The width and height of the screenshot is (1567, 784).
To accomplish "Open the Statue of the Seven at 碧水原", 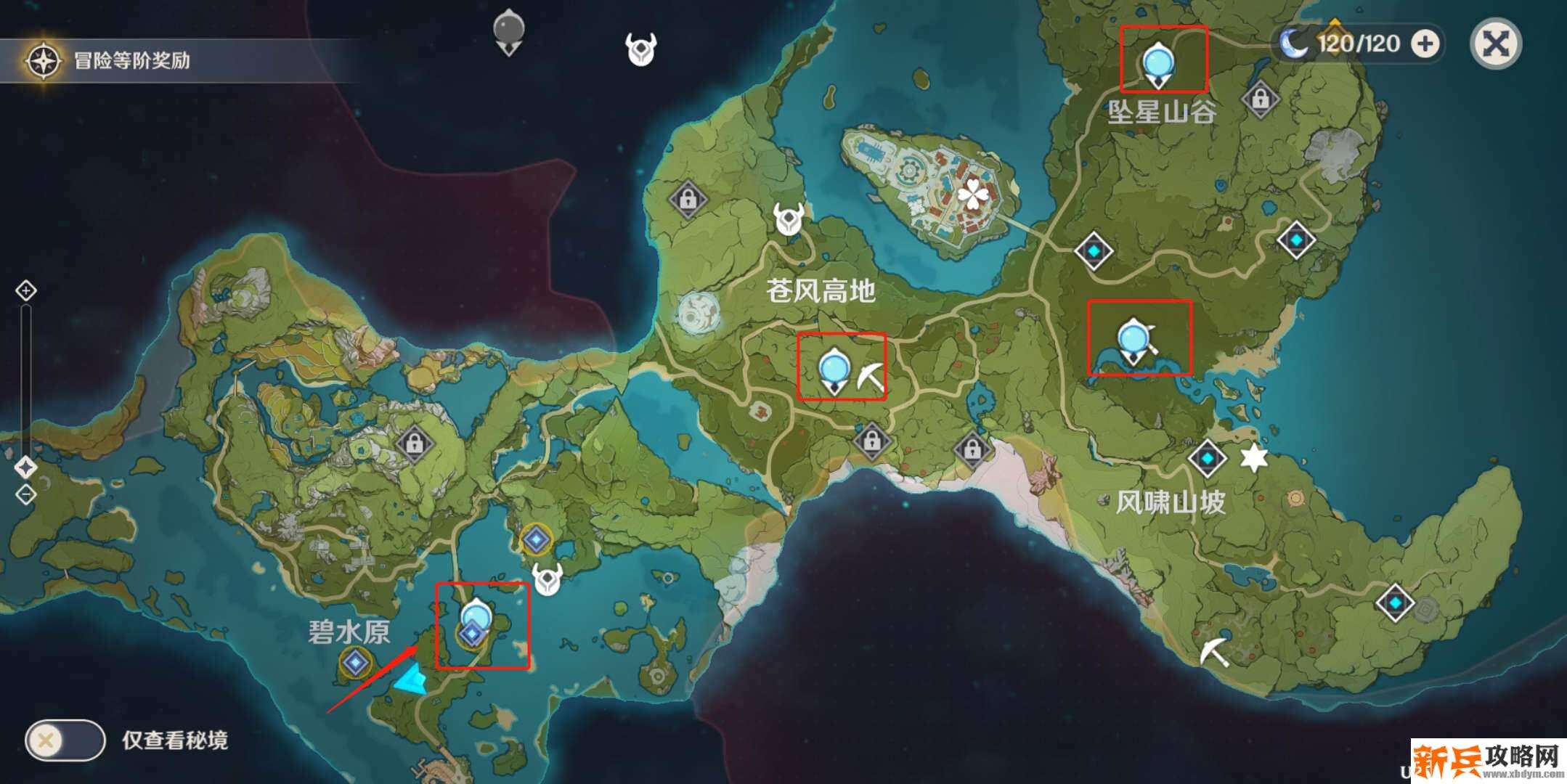I will tap(356, 662).
